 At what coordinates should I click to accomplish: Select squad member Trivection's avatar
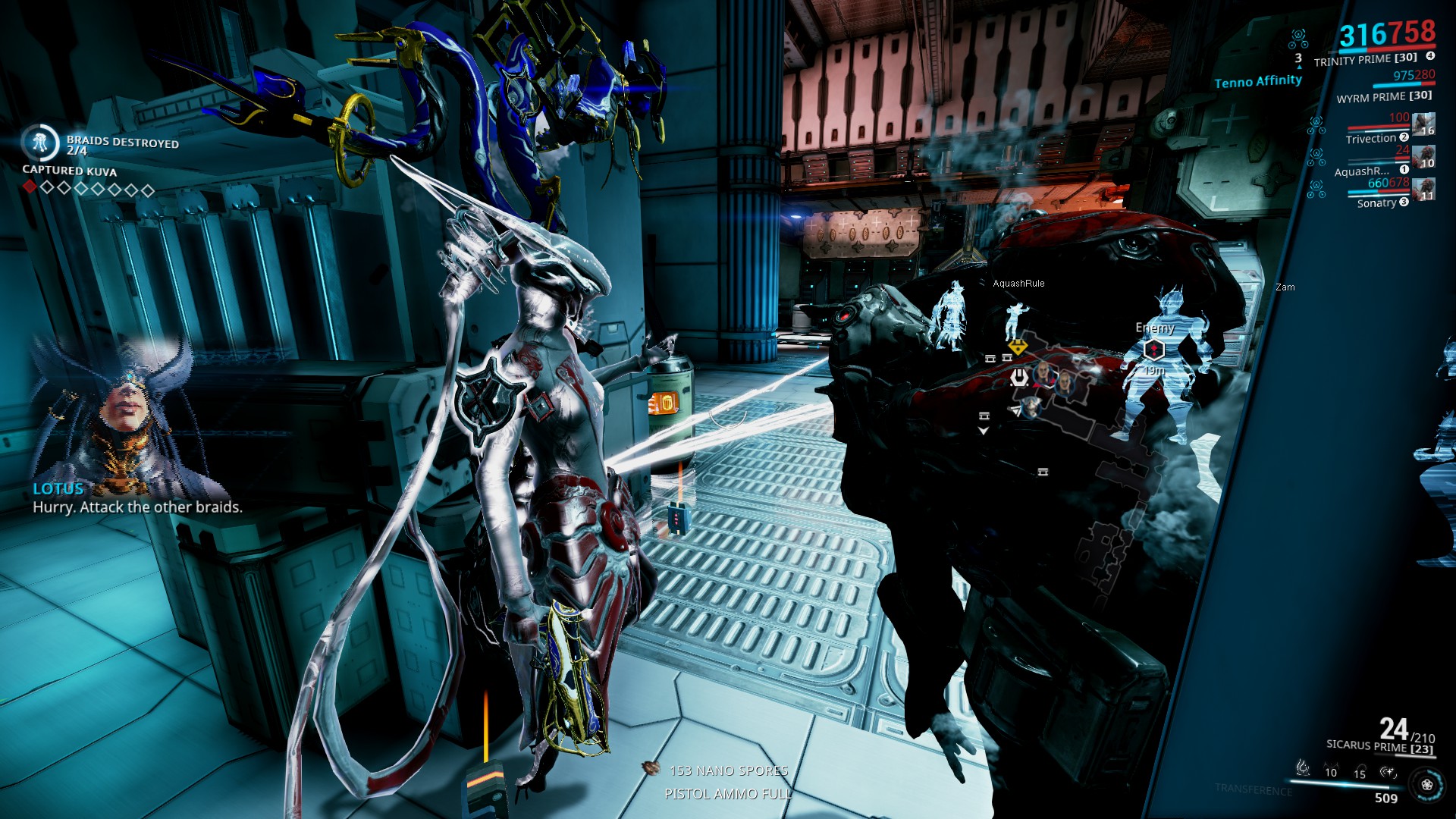[1423, 124]
